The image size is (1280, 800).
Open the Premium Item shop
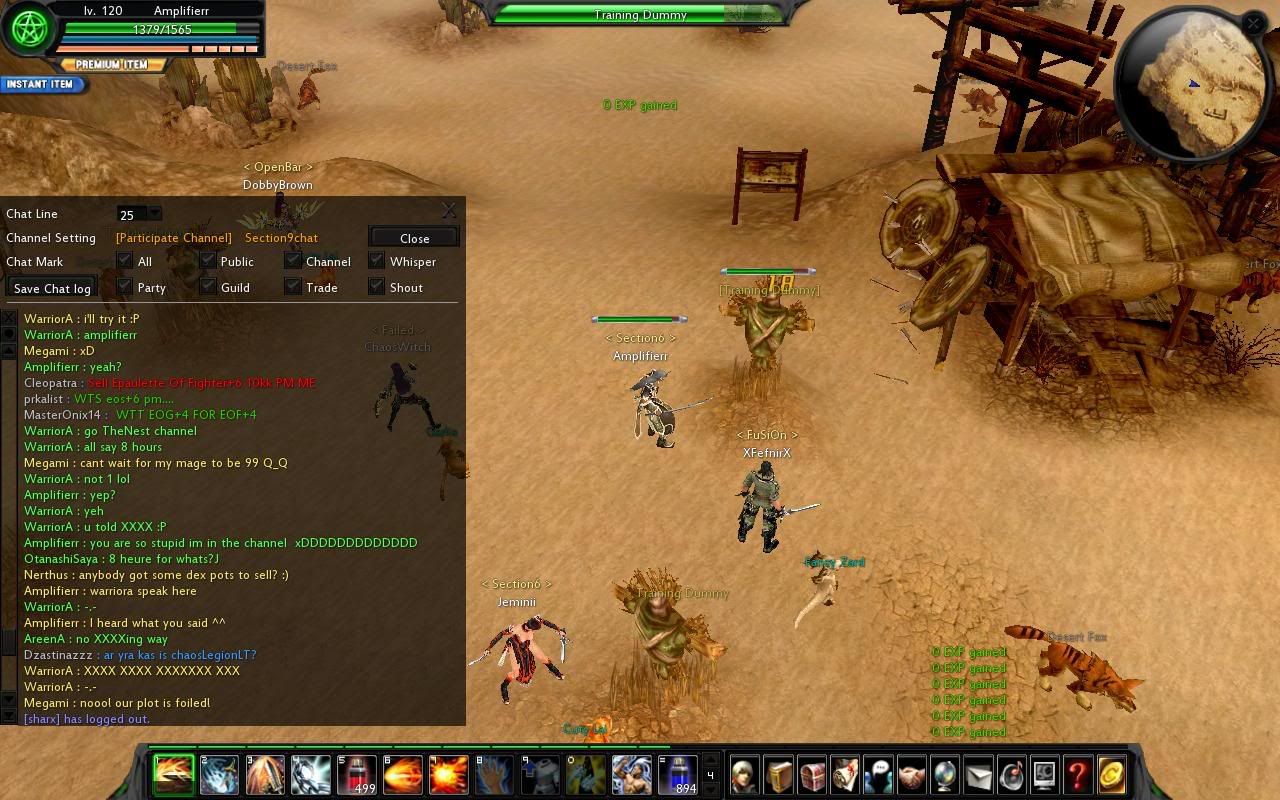(x=111, y=65)
